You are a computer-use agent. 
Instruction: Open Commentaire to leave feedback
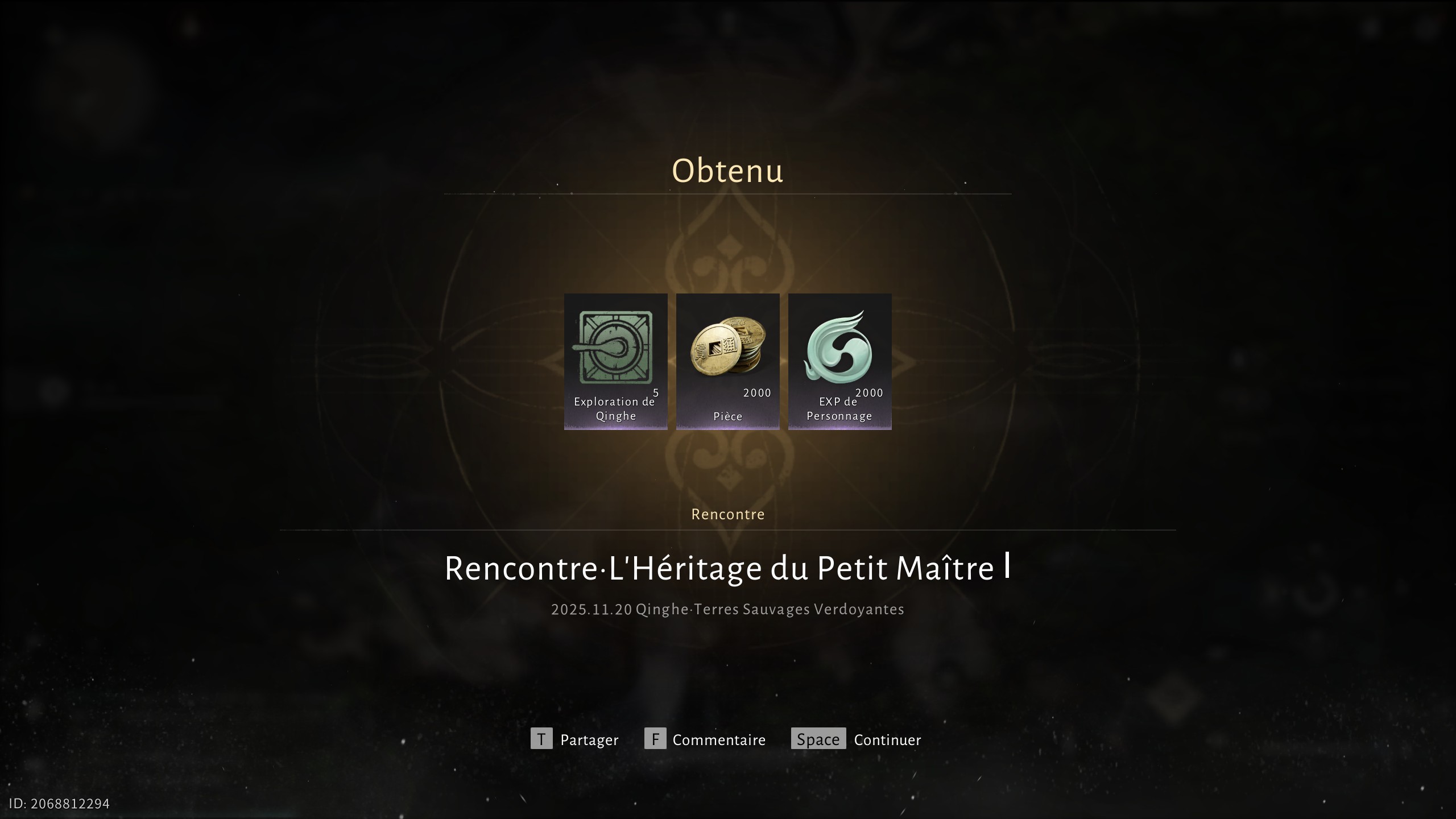coord(719,740)
